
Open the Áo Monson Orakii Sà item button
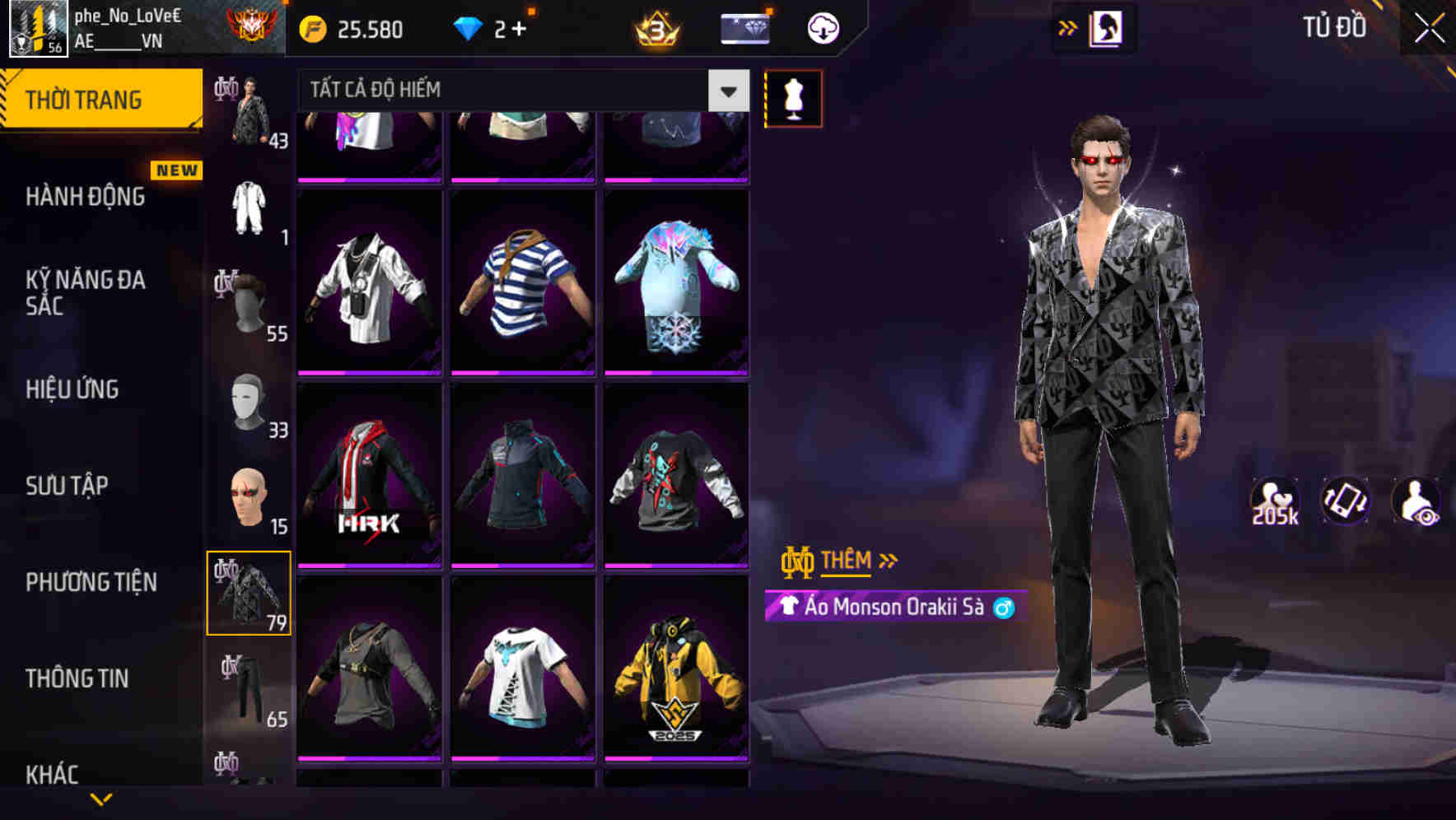click(890, 608)
